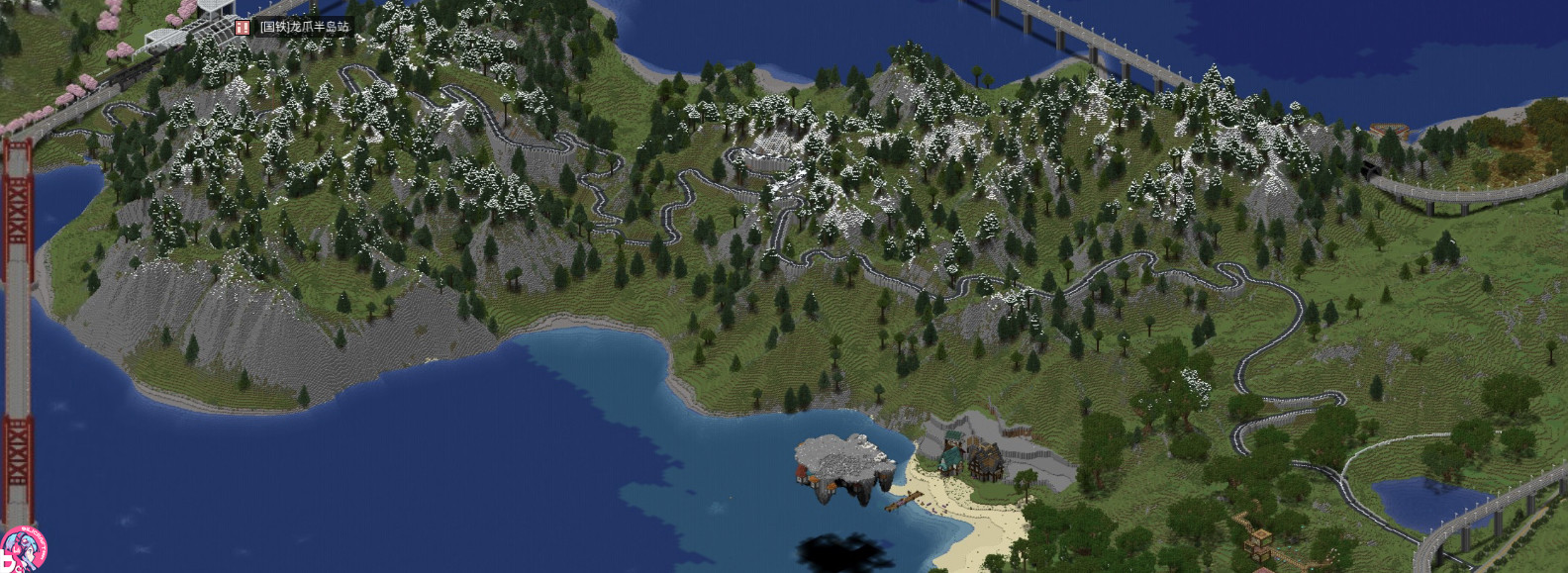Select the [国铁]龙爪半岛站 marker label
Image resolution: width=1568 pixels, height=573 pixels.
[x=304, y=27]
